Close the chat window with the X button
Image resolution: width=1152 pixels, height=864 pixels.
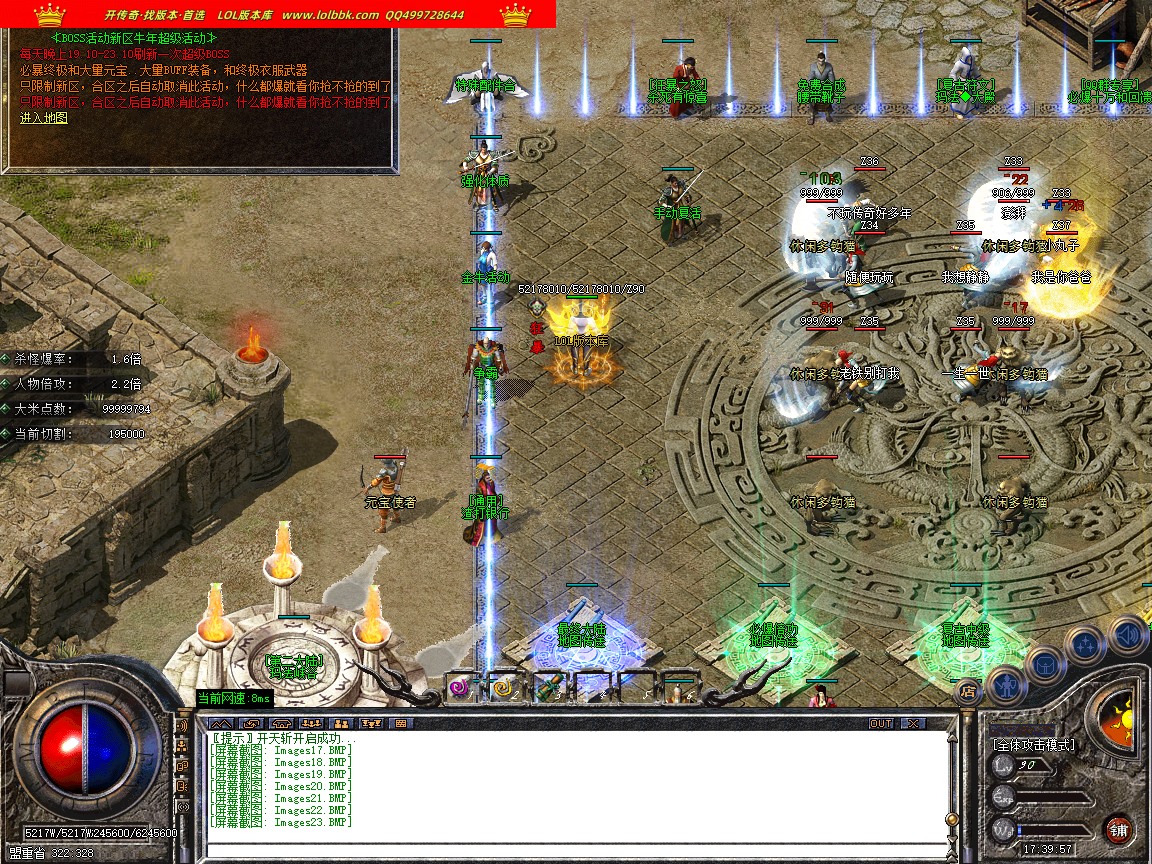(x=913, y=723)
